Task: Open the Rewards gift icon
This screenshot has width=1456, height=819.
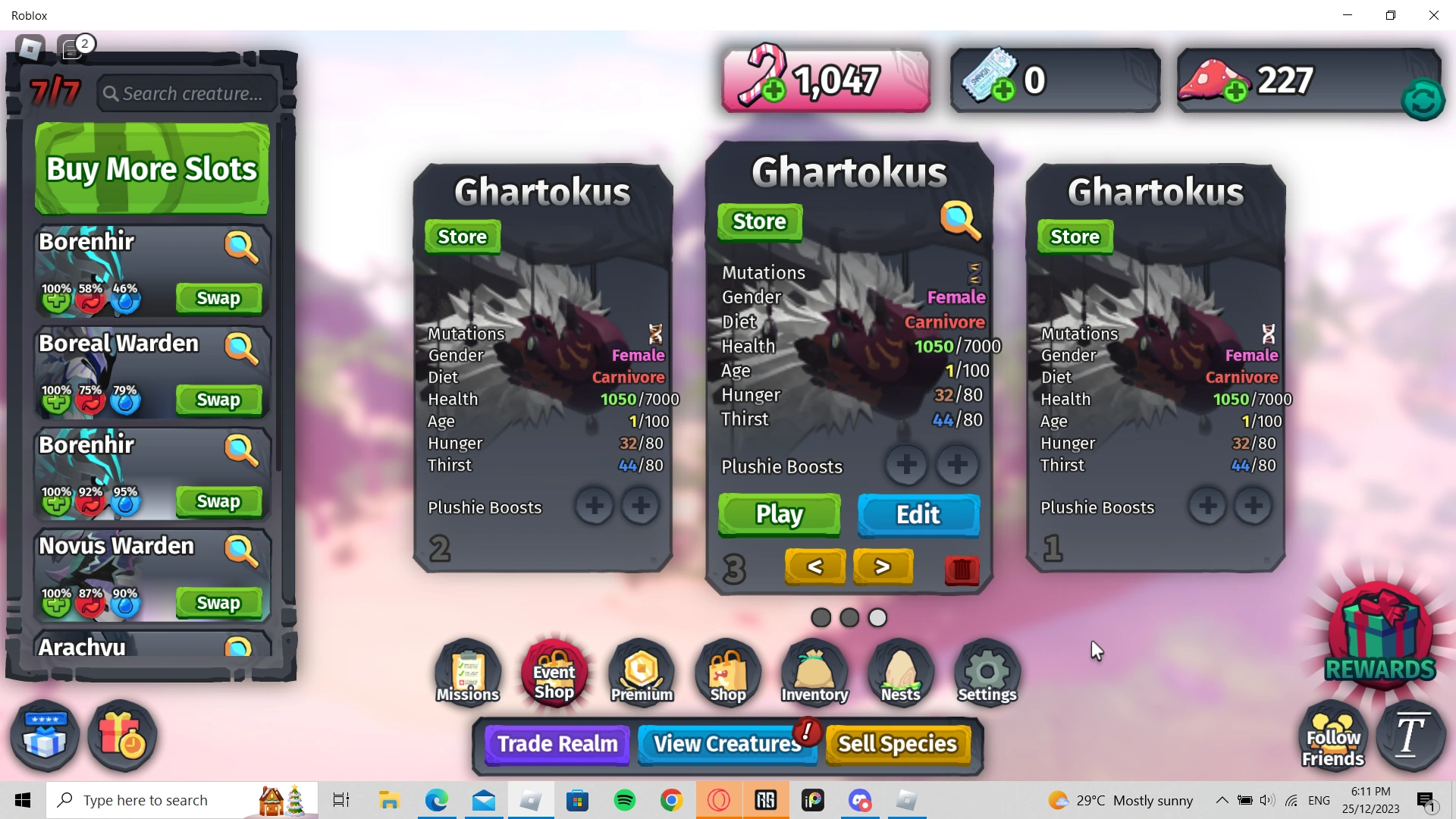Action: click(x=1379, y=635)
